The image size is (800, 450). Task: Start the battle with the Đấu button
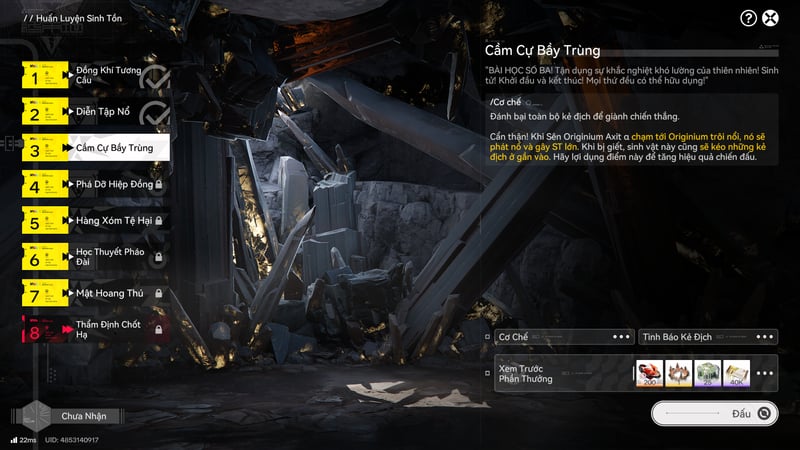(x=714, y=412)
